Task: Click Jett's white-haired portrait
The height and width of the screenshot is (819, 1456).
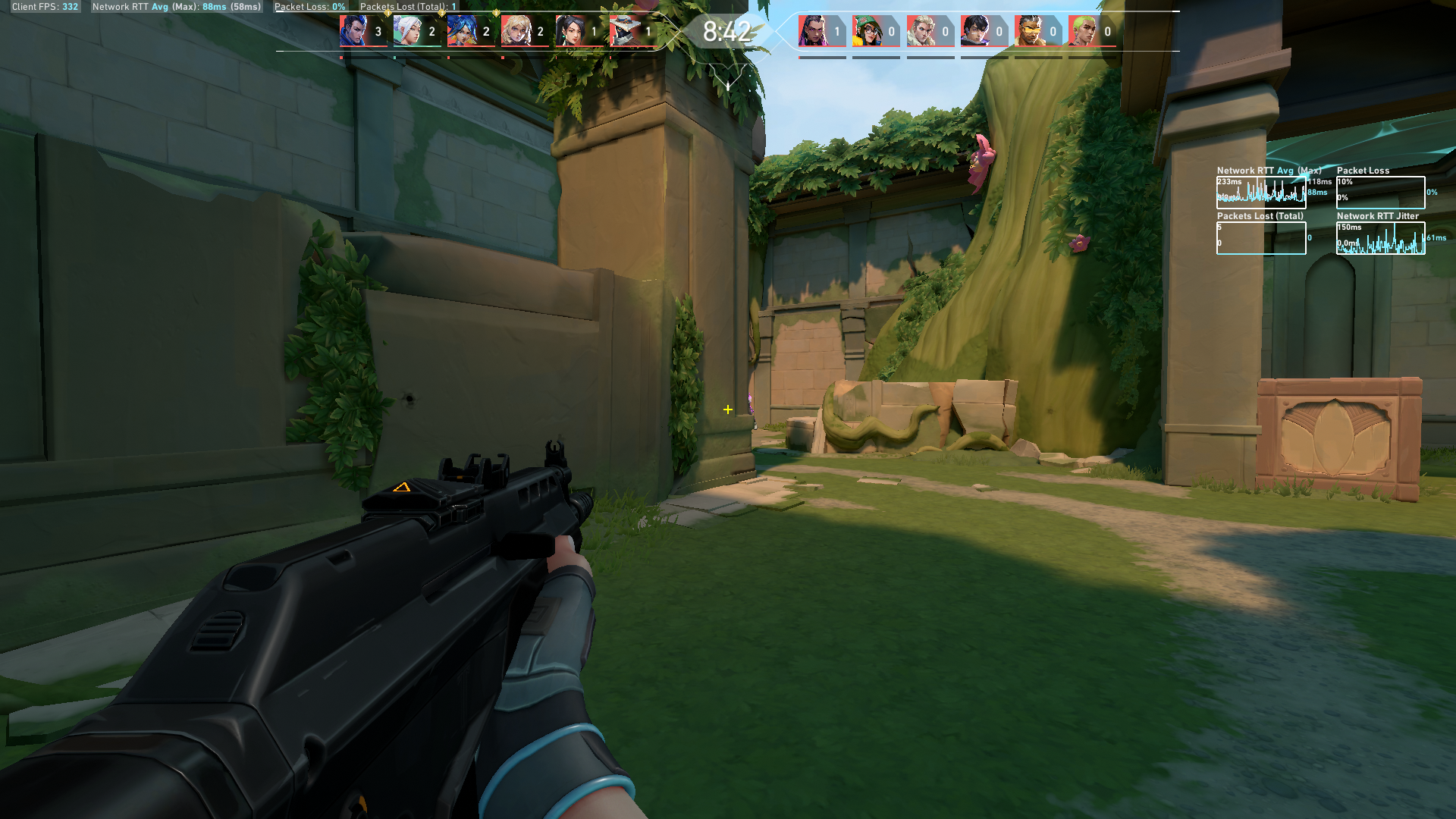Action: click(407, 31)
